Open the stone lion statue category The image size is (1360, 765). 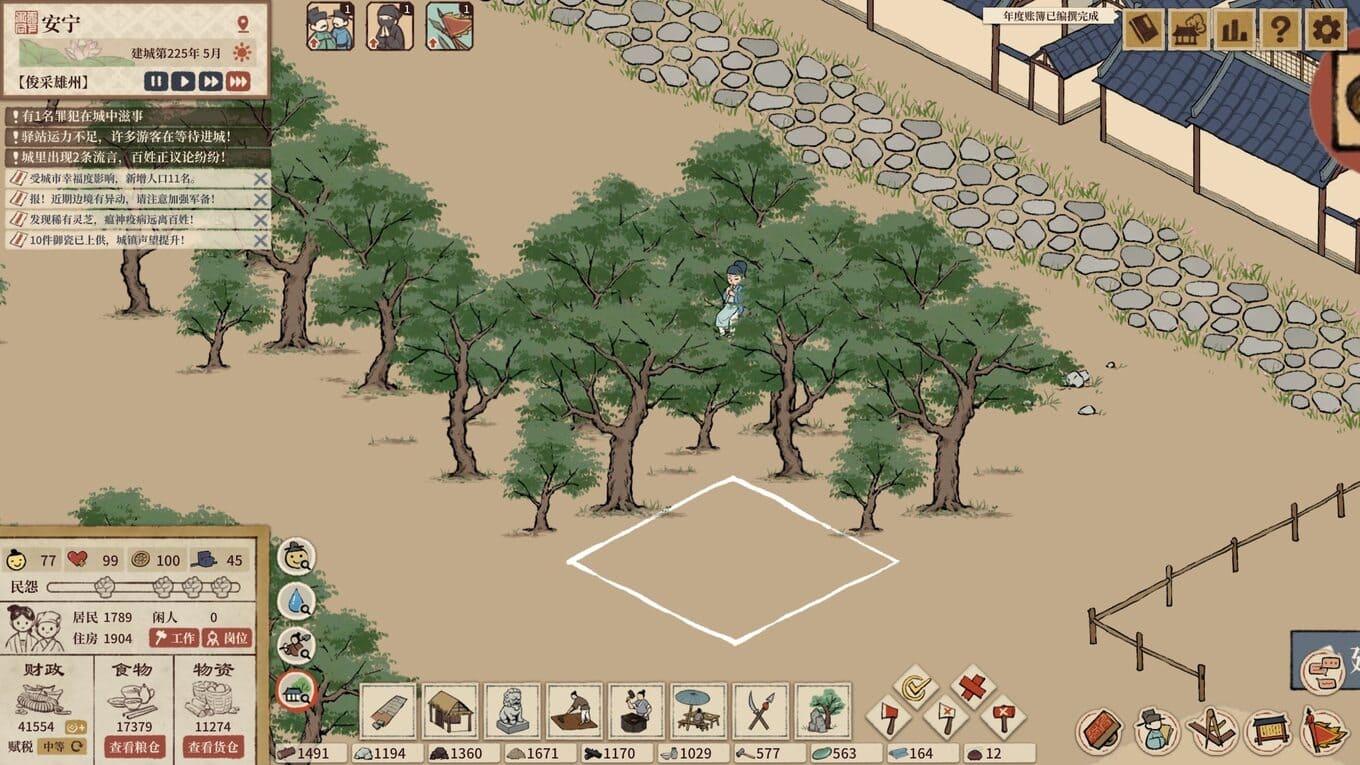tap(512, 711)
